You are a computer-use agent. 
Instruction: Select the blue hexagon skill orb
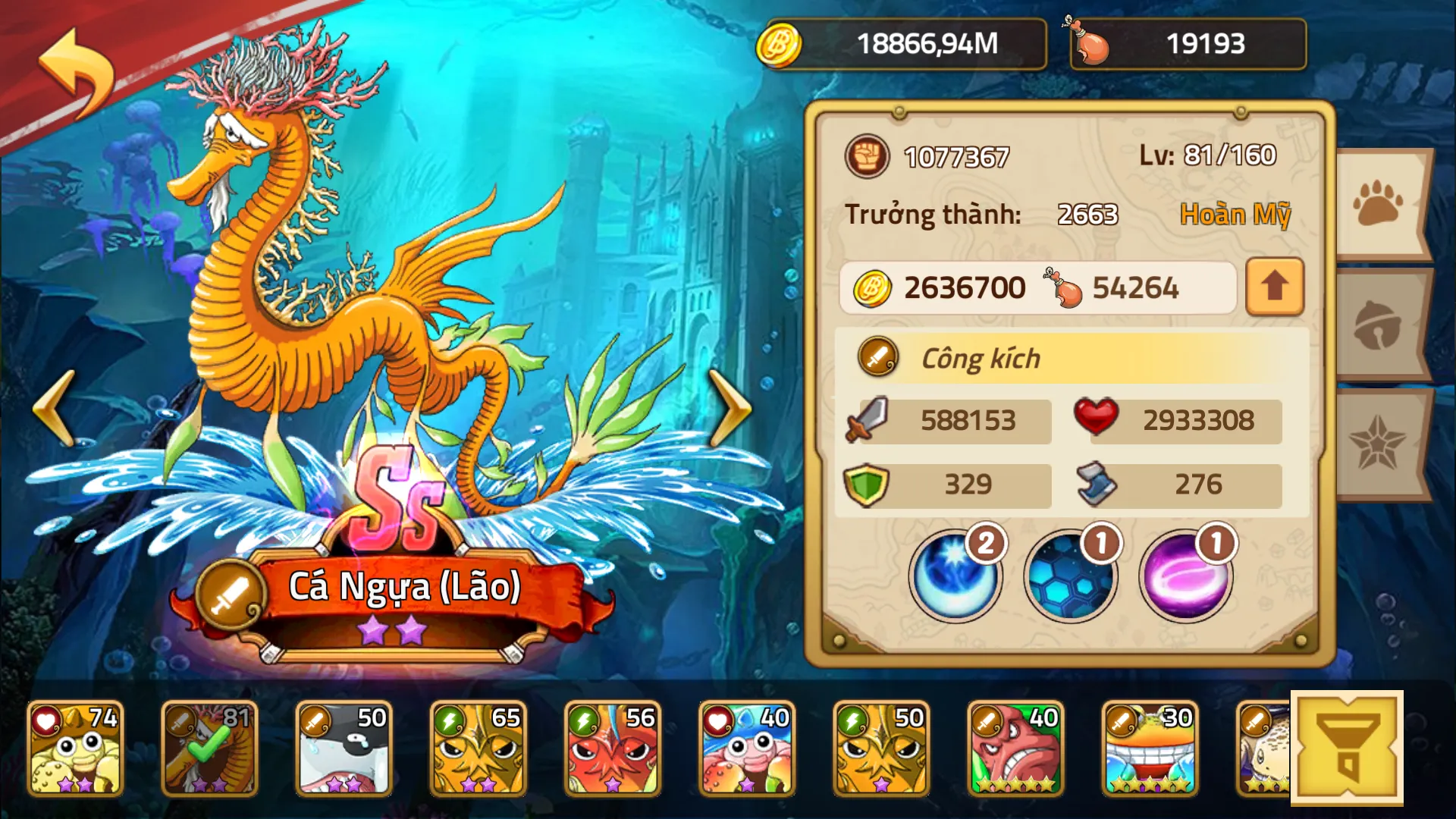(x=1069, y=576)
